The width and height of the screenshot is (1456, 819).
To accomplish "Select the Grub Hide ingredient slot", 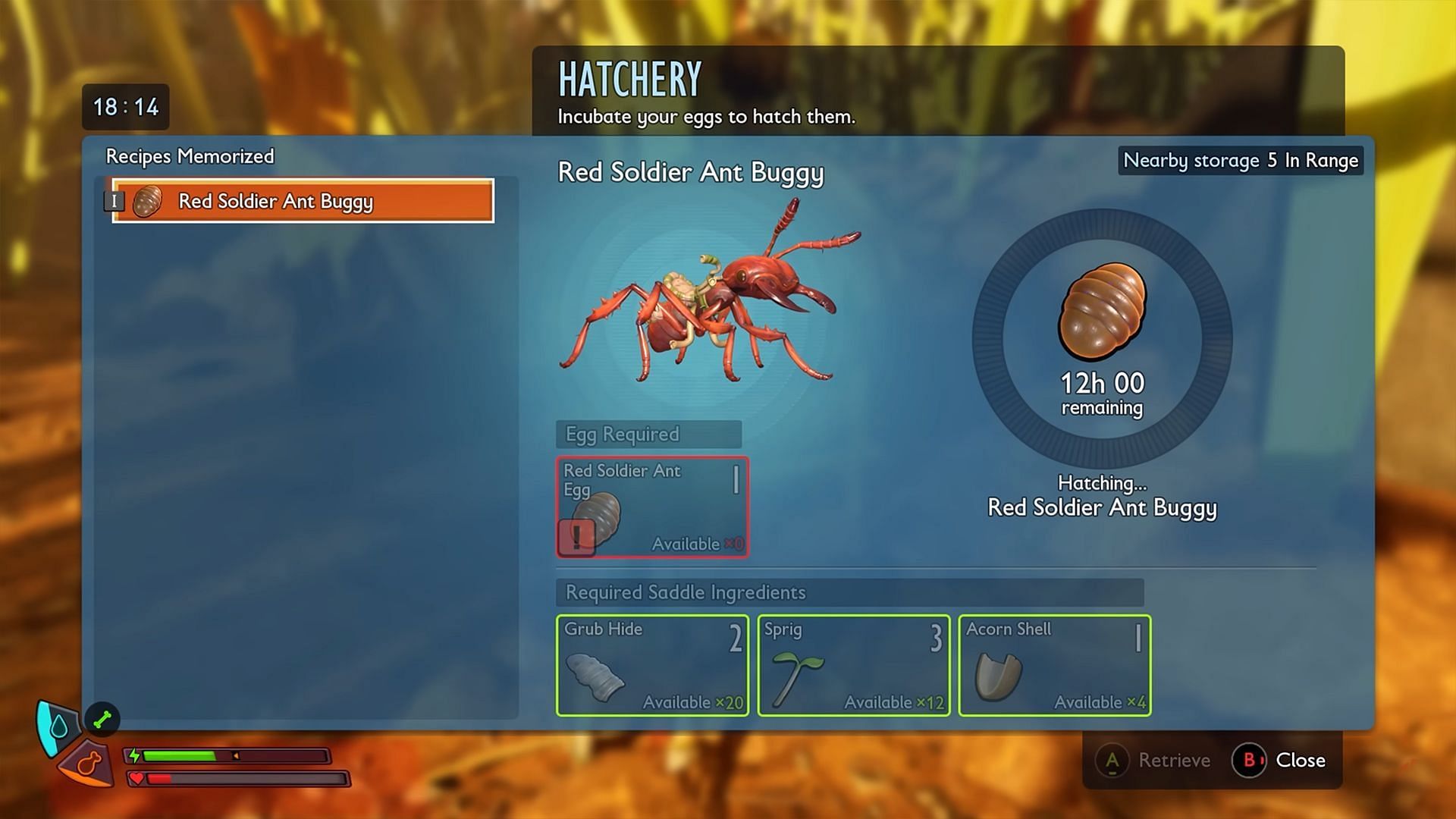I will (652, 665).
